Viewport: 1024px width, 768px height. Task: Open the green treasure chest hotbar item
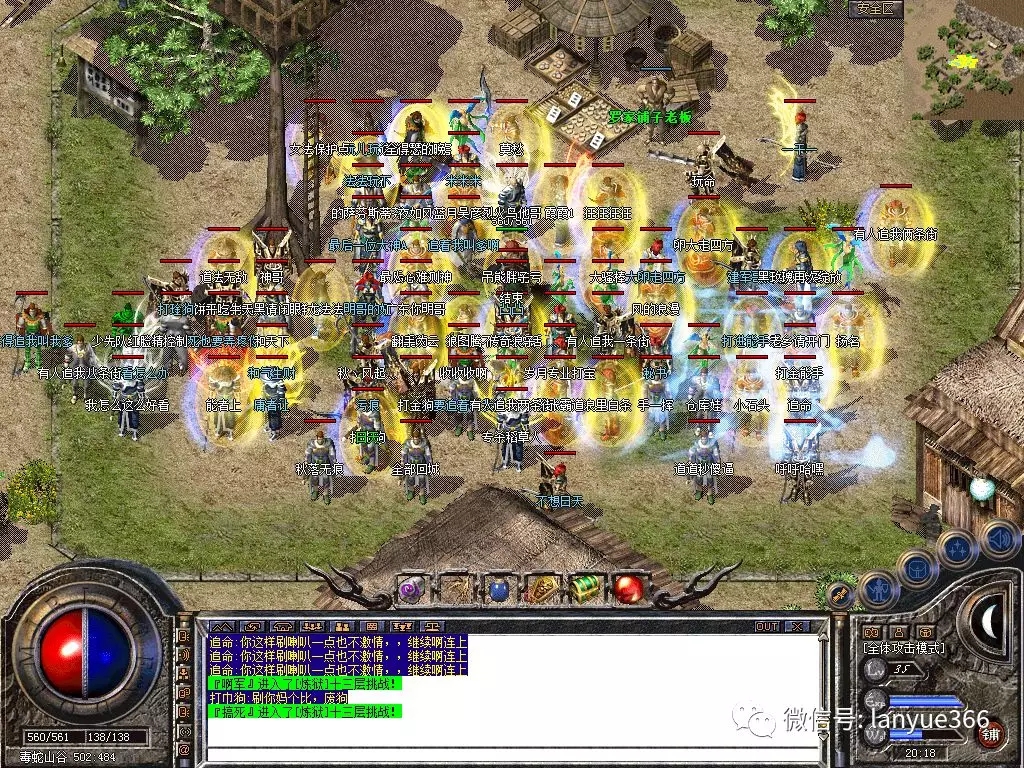[x=584, y=589]
